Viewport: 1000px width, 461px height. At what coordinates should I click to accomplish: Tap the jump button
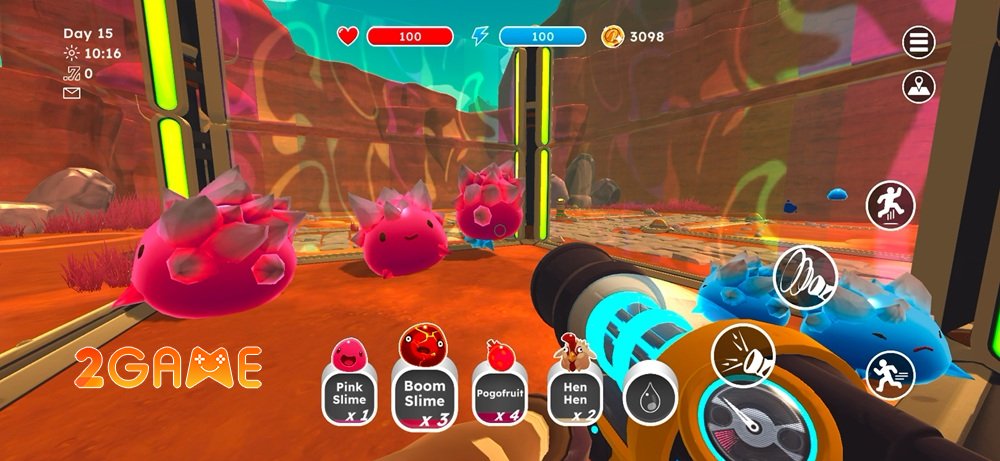[889, 203]
